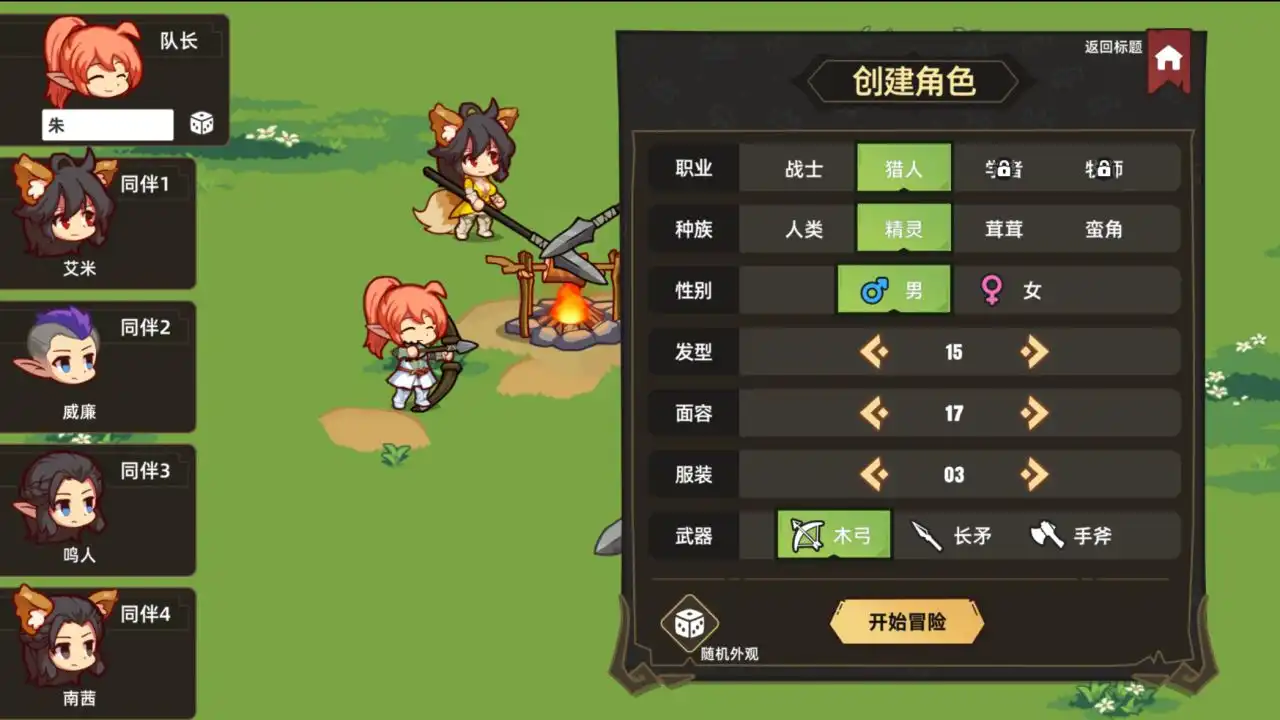Click the dice icon beside the name field
Screen dimensions: 1280x720
tap(201, 123)
